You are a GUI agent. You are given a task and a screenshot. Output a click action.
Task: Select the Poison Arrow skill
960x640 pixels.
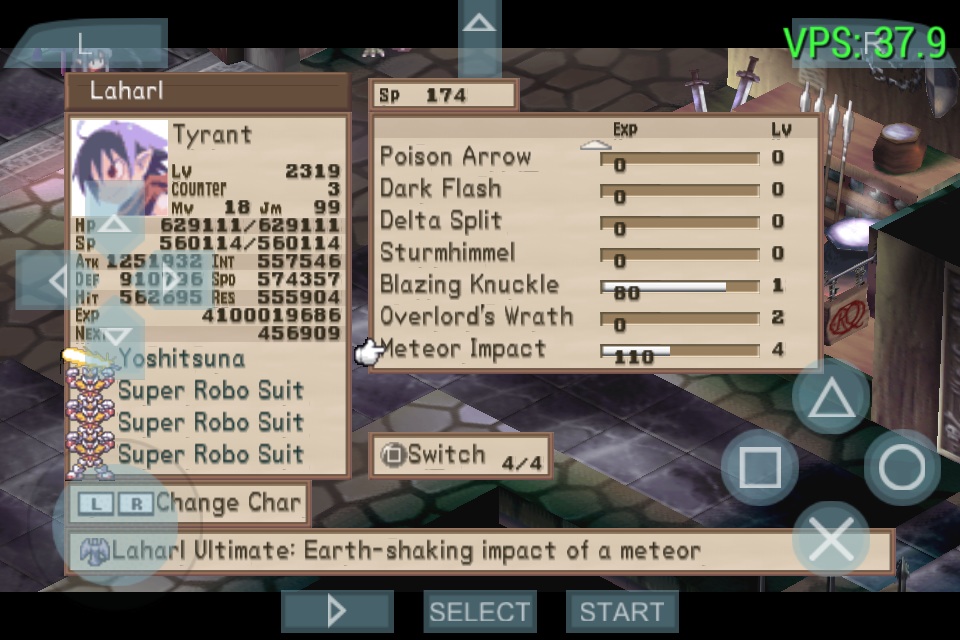pos(455,157)
